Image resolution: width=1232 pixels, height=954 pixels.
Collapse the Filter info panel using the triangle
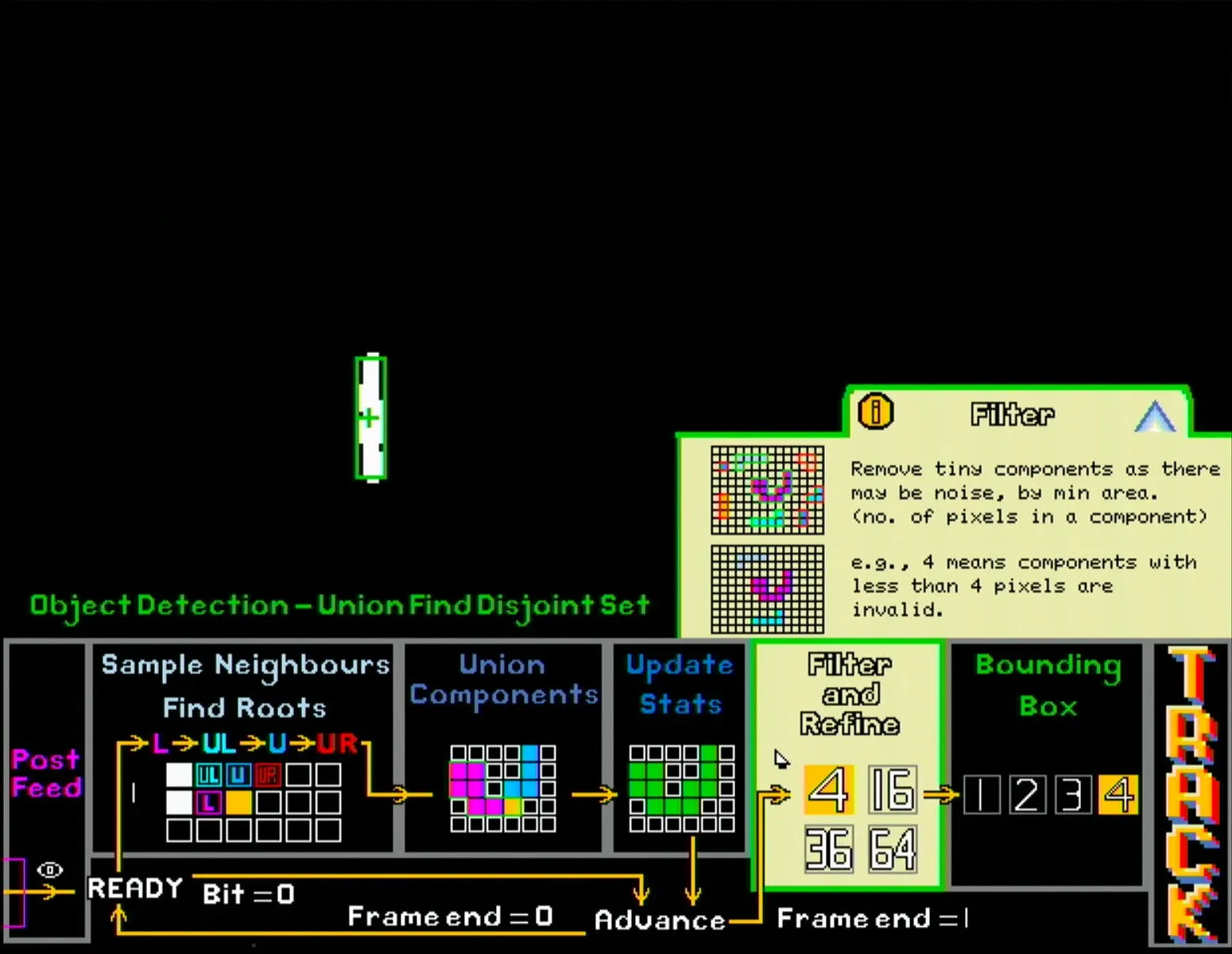[x=1154, y=414]
